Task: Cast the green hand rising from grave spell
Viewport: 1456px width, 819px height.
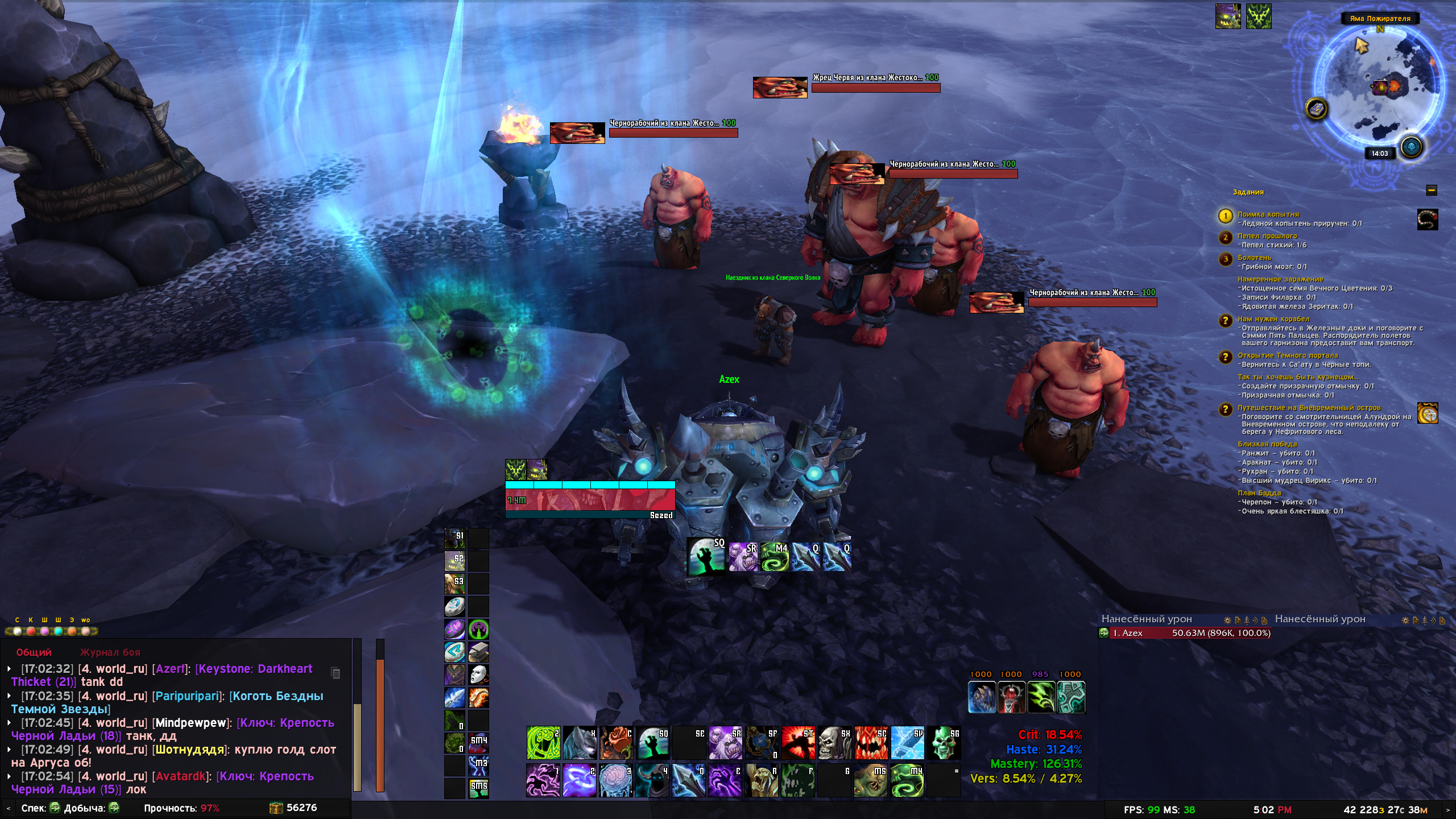Action: click(652, 742)
